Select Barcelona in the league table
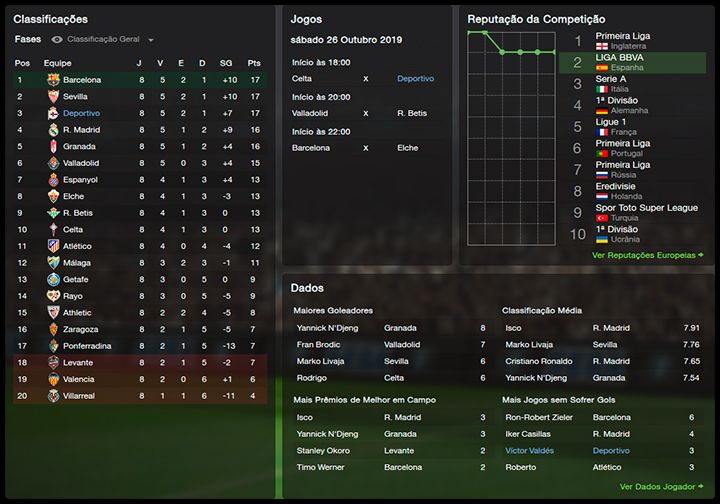 pyautogui.click(x=81, y=79)
